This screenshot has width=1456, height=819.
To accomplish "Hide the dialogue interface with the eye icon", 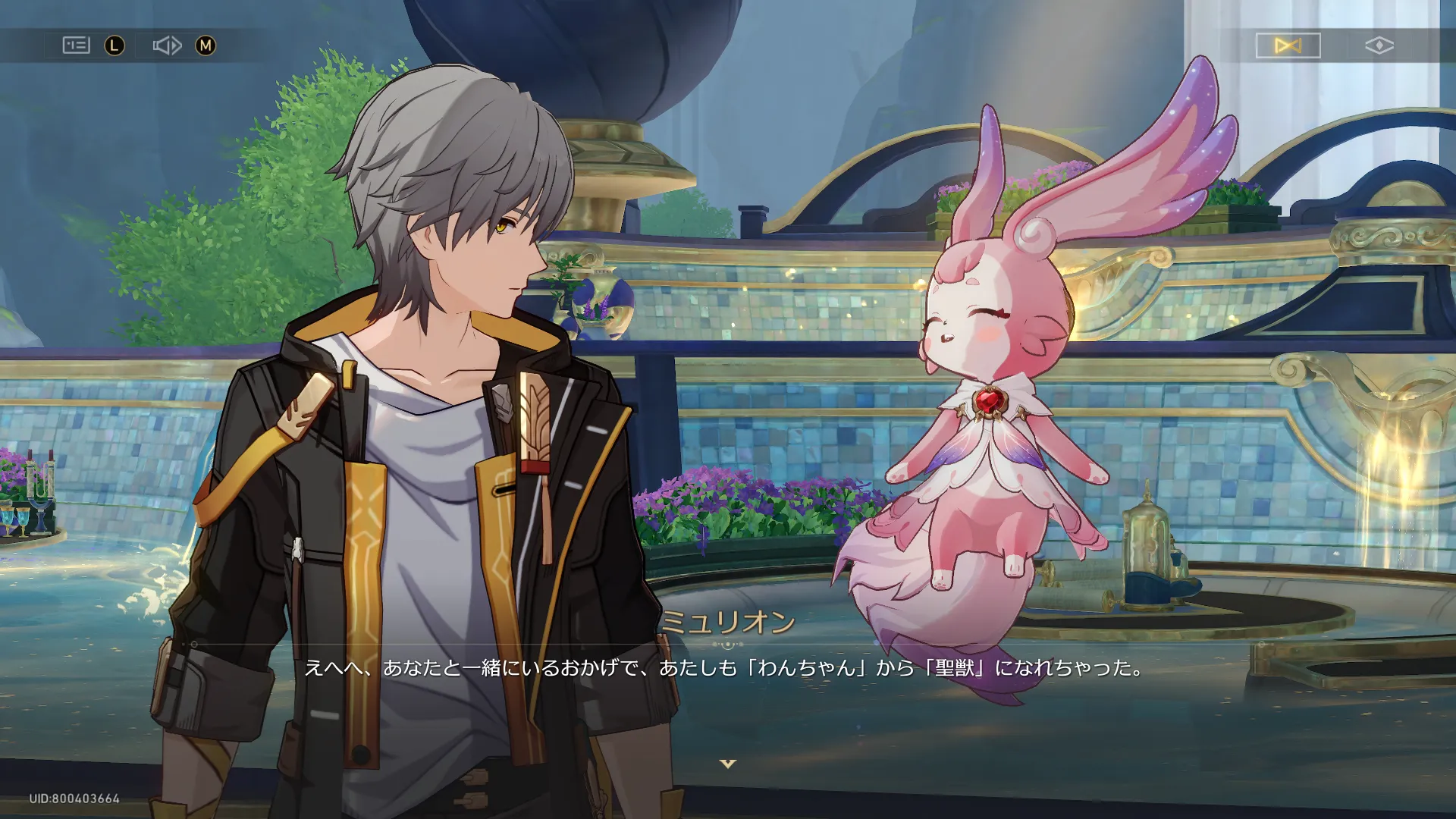I will pos(1379,45).
